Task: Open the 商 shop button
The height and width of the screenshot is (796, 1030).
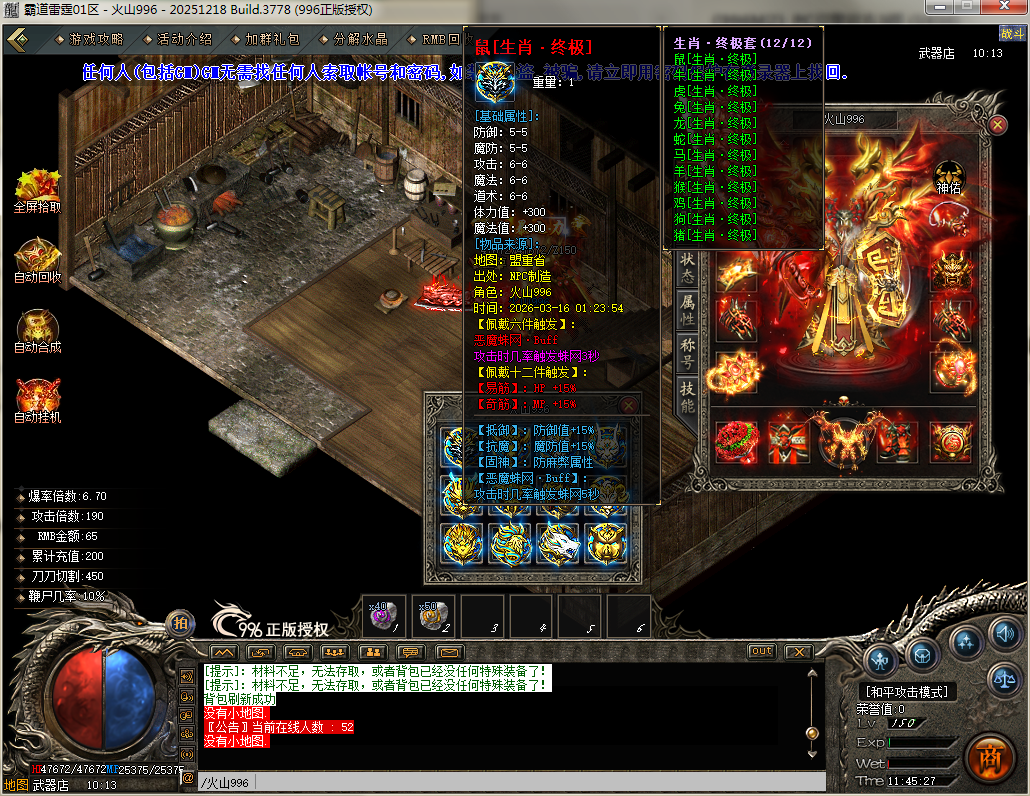Action: tap(988, 757)
